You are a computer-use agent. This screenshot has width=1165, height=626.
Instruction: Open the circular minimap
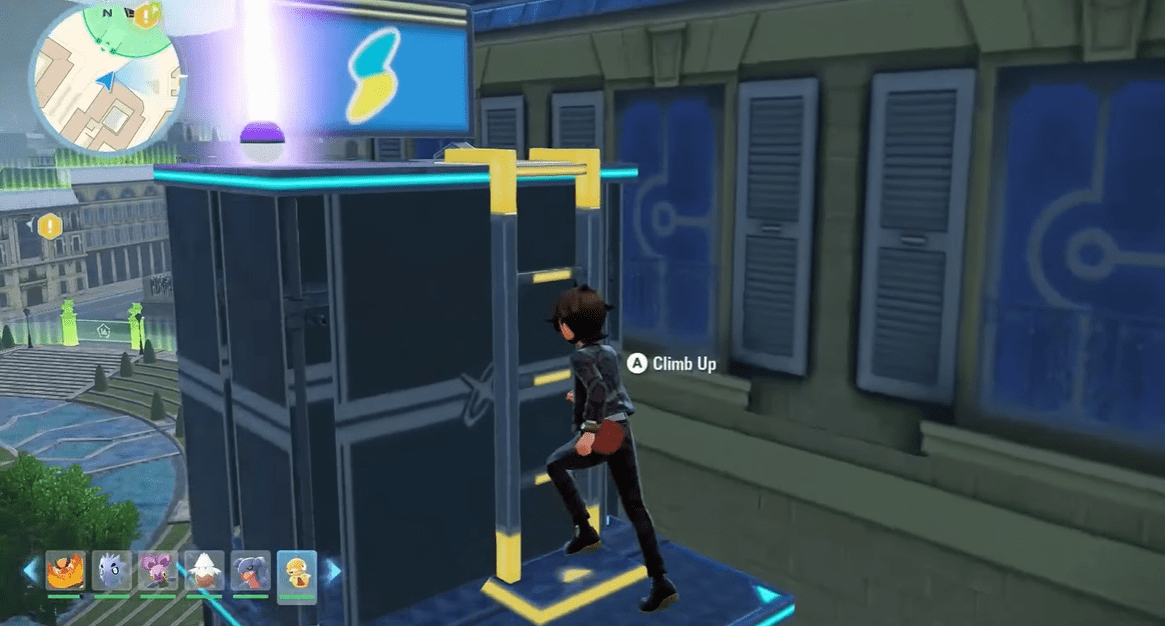pos(106,80)
